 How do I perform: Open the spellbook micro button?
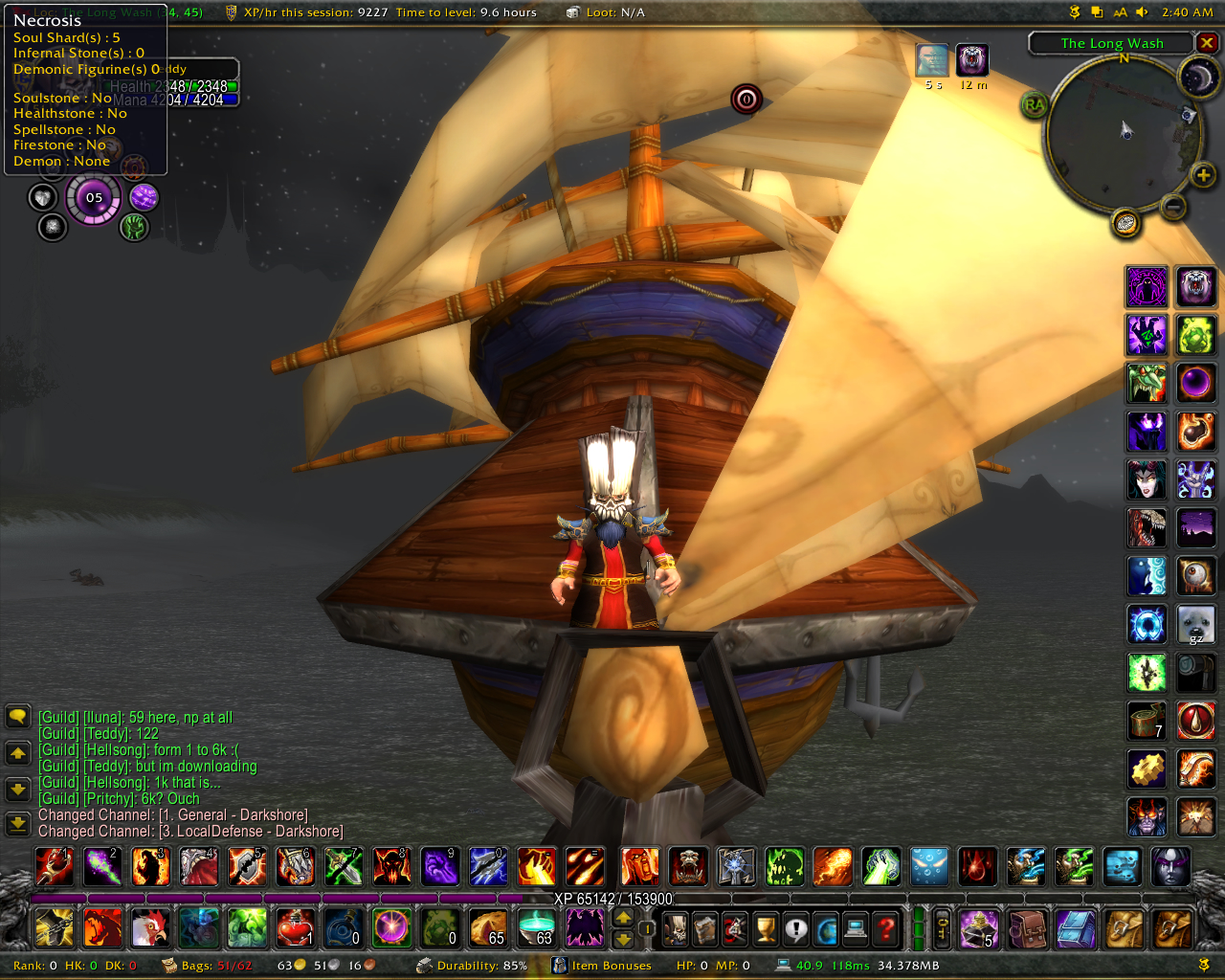click(x=704, y=927)
